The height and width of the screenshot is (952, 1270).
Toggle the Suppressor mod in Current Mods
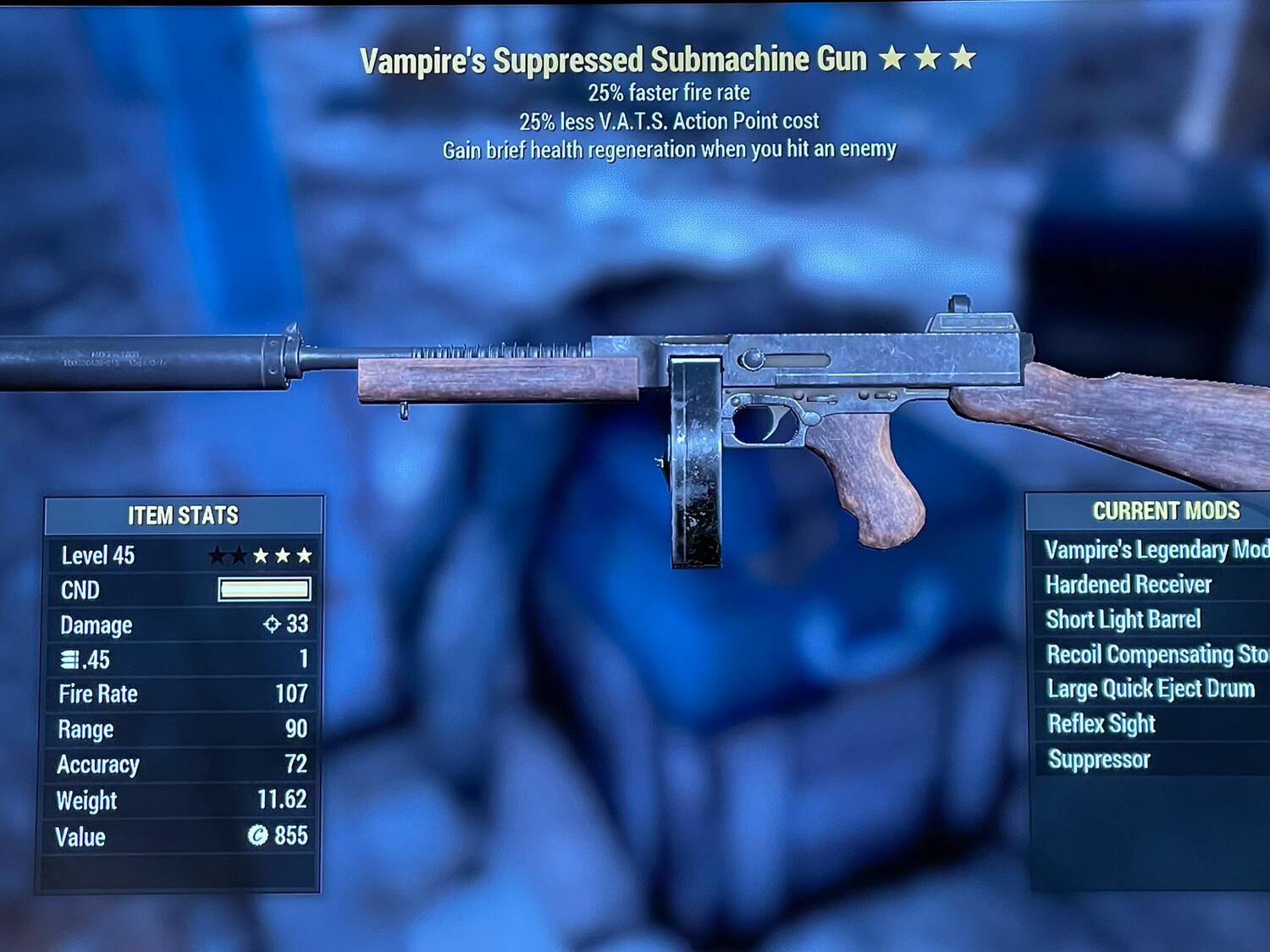click(1098, 760)
